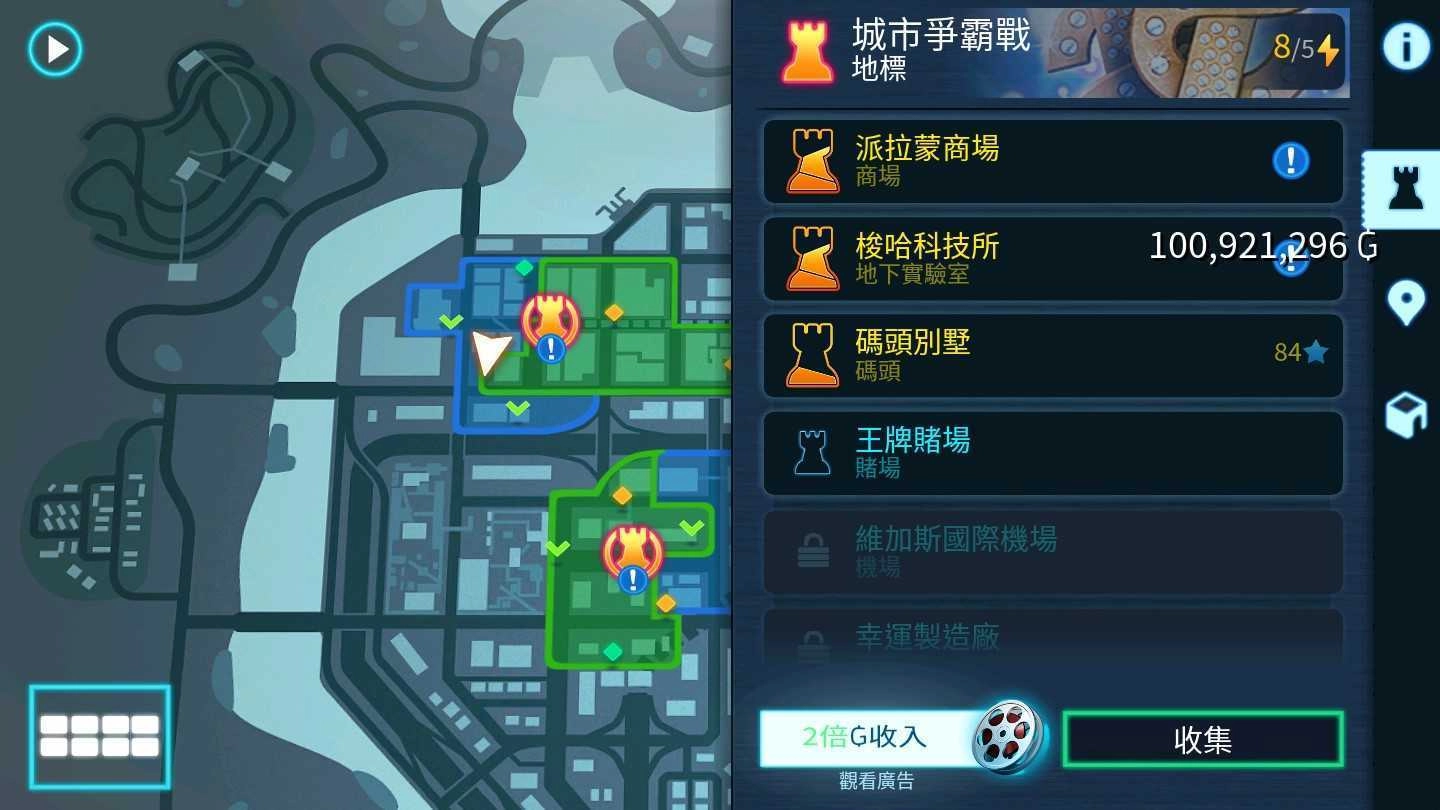Viewport: 1440px width, 810px height.
Task: Collect rewards with the 收集 button
Action: [x=1203, y=738]
